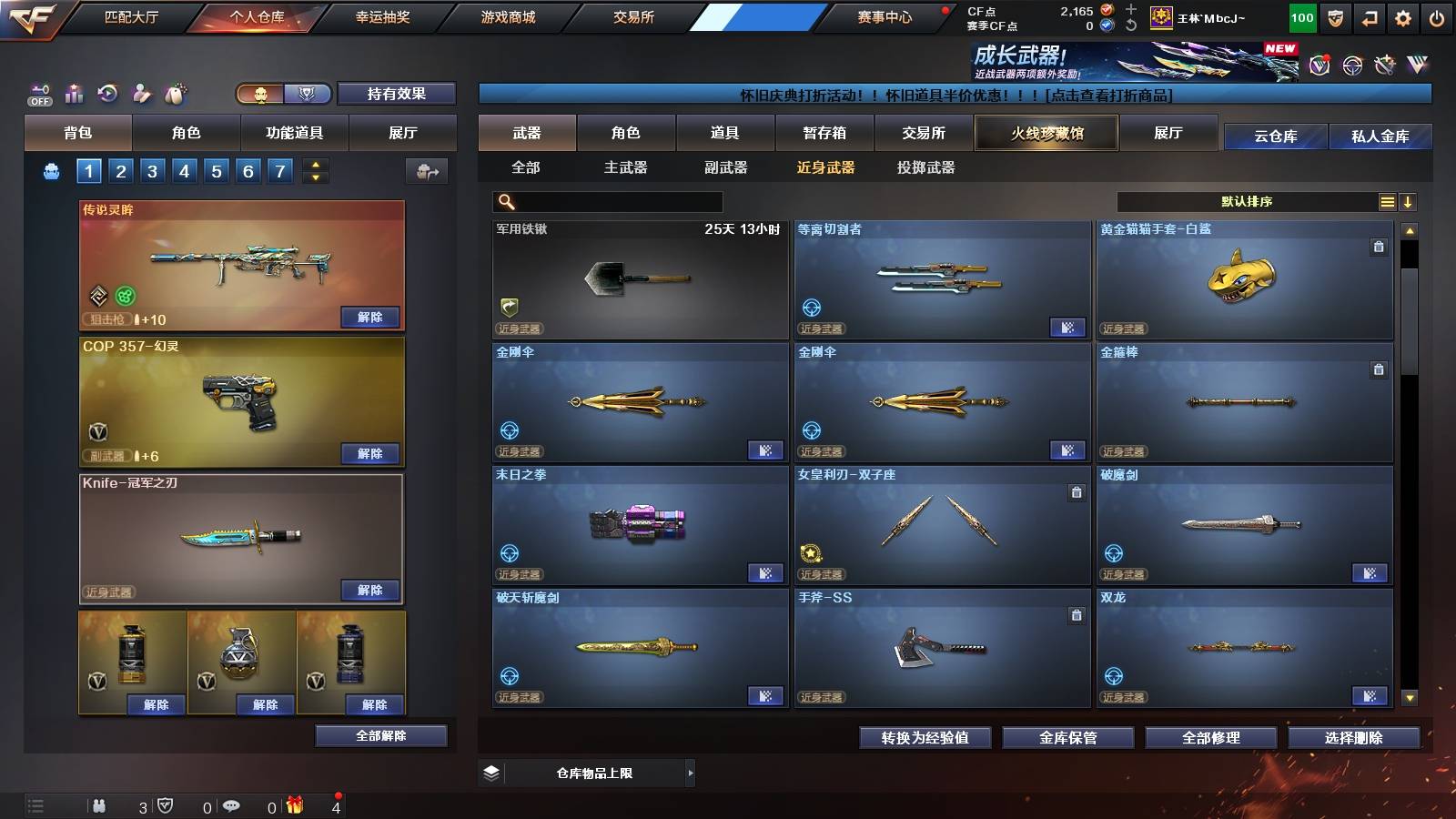Open the 交易所 menu at top
1456x819 pixels.
pyautogui.click(x=637, y=17)
